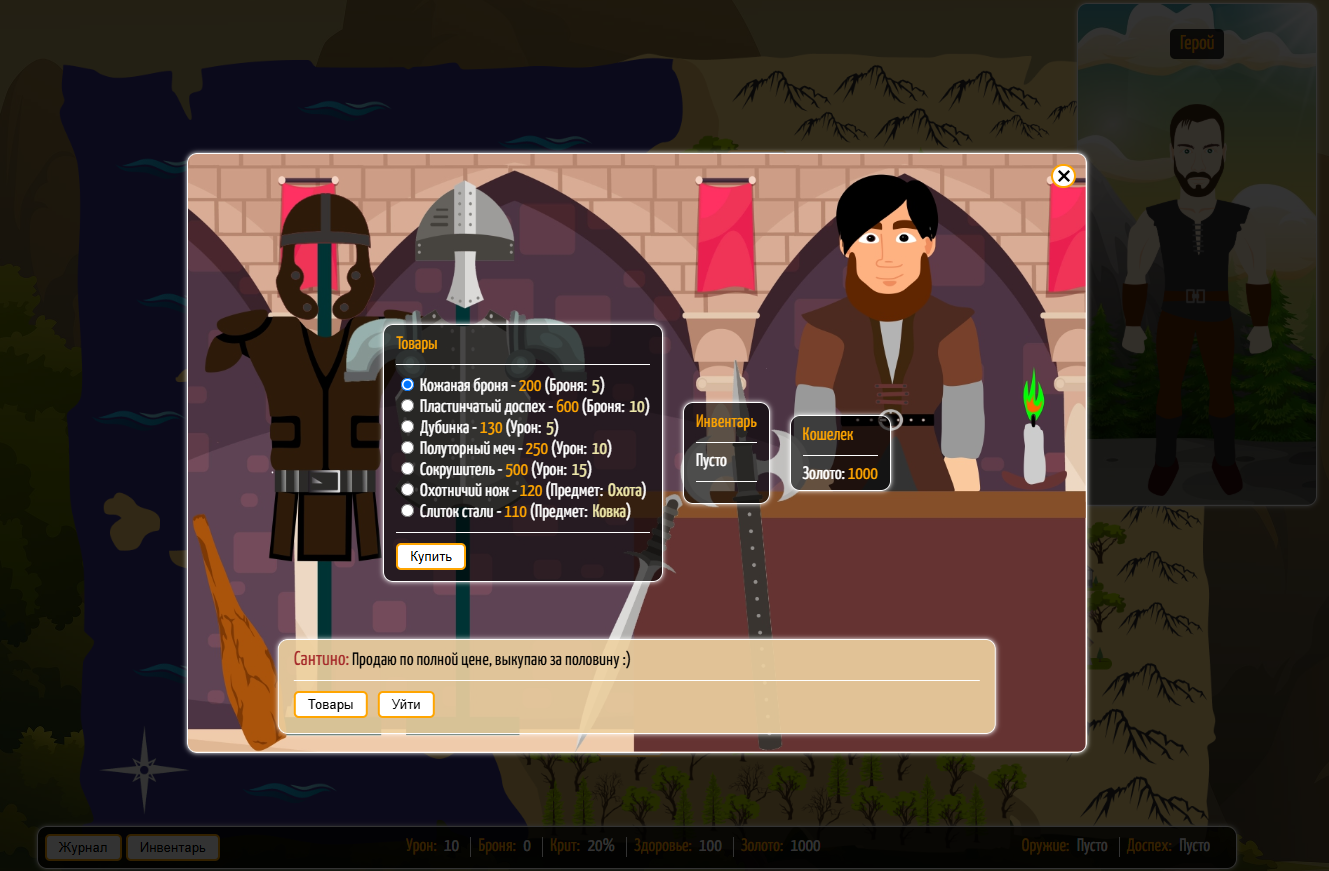This screenshot has width=1329, height=871.
Task: Select the Сокрушитель weapon
Action: tap(407, 469)
